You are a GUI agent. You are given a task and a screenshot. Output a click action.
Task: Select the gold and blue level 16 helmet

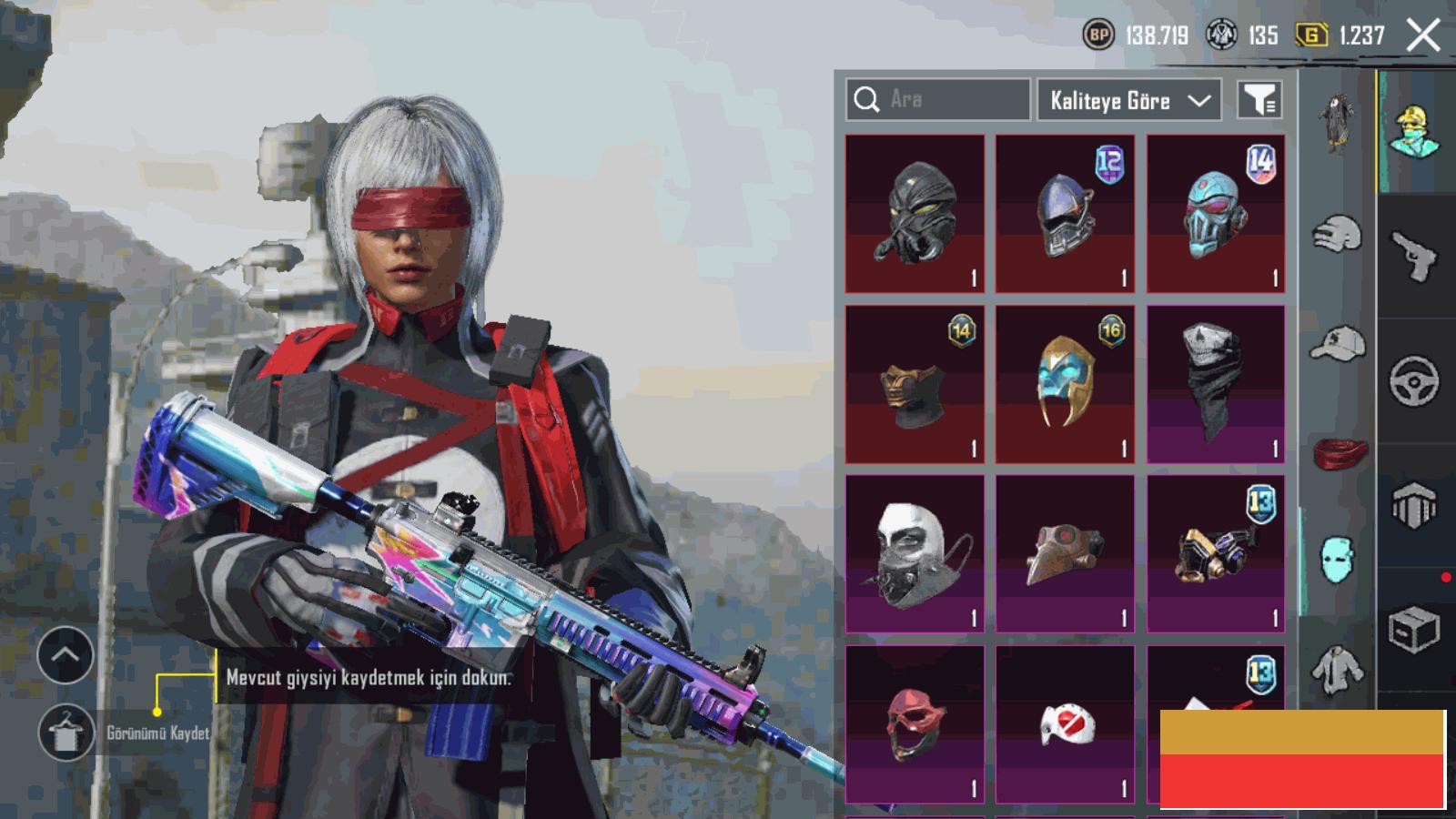click(x=1065, y=384)
